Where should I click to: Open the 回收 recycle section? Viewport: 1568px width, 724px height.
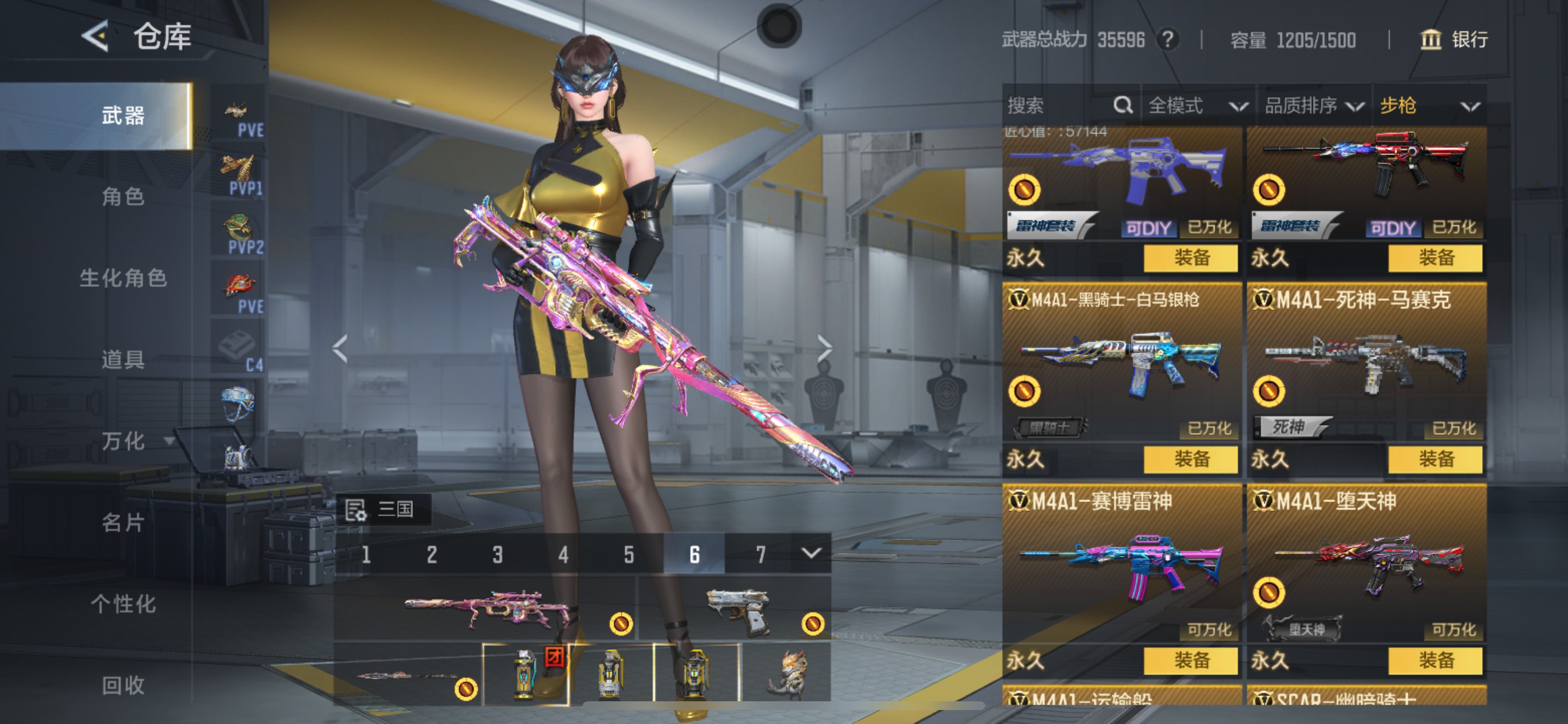click(x=123, y=685)
